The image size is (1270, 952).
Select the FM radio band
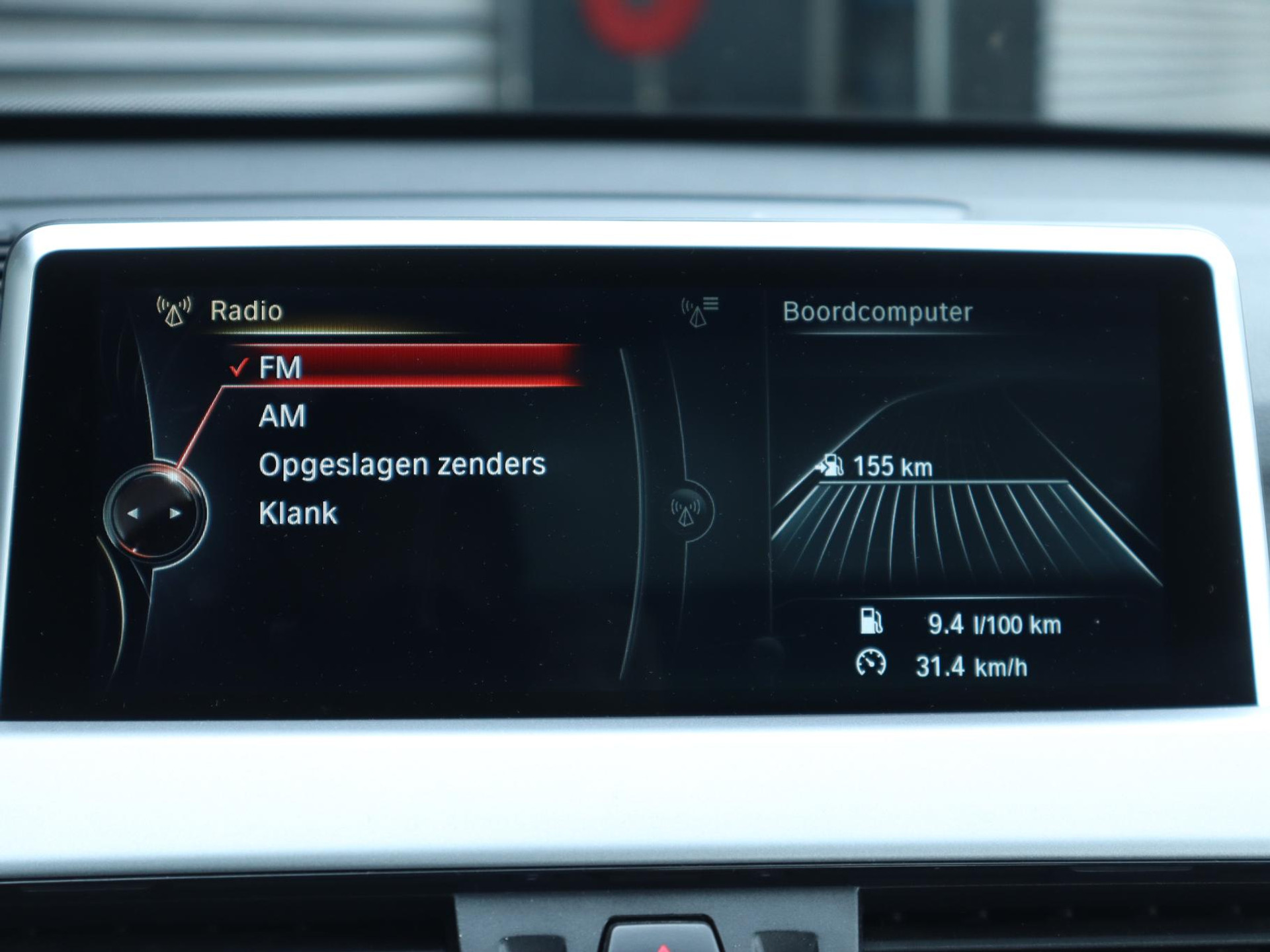coord(280,368)
